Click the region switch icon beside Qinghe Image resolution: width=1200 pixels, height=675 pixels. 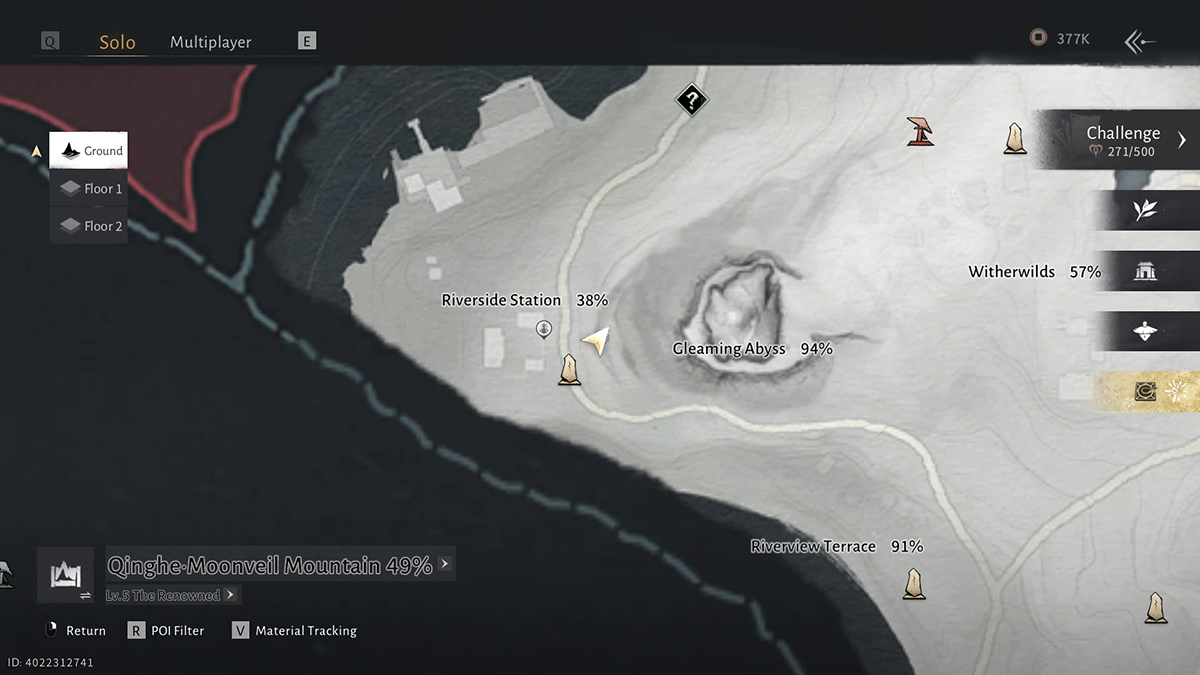[65, 575]
